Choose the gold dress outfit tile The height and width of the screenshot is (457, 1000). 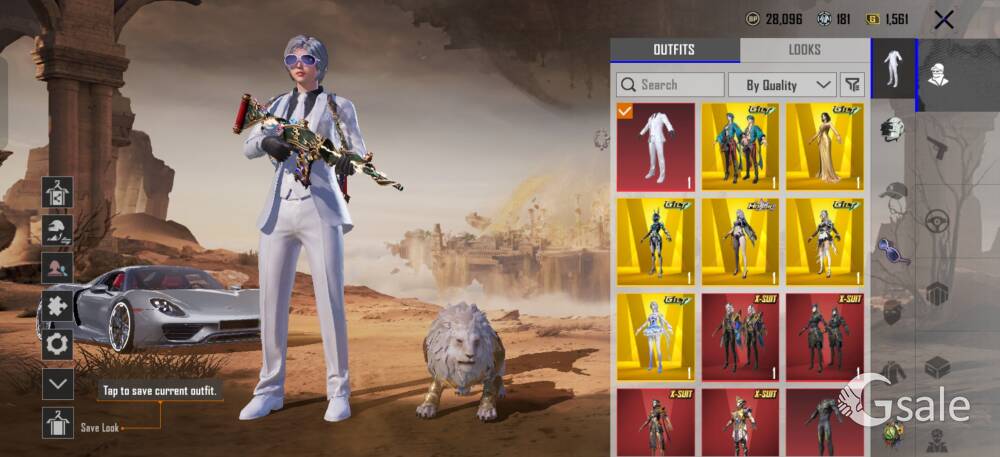tap(825, 147)
